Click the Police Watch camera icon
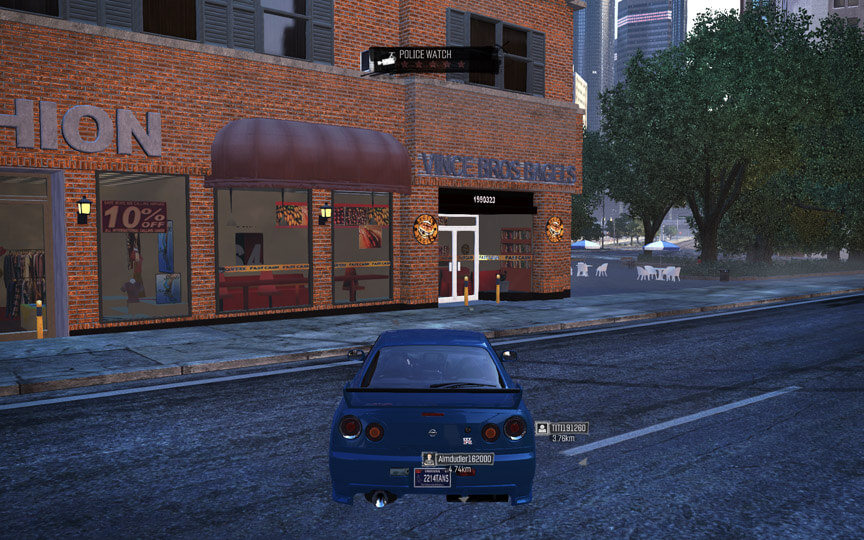Image resolution: width=864 pixels, height=540 pixels. [385, 62]
